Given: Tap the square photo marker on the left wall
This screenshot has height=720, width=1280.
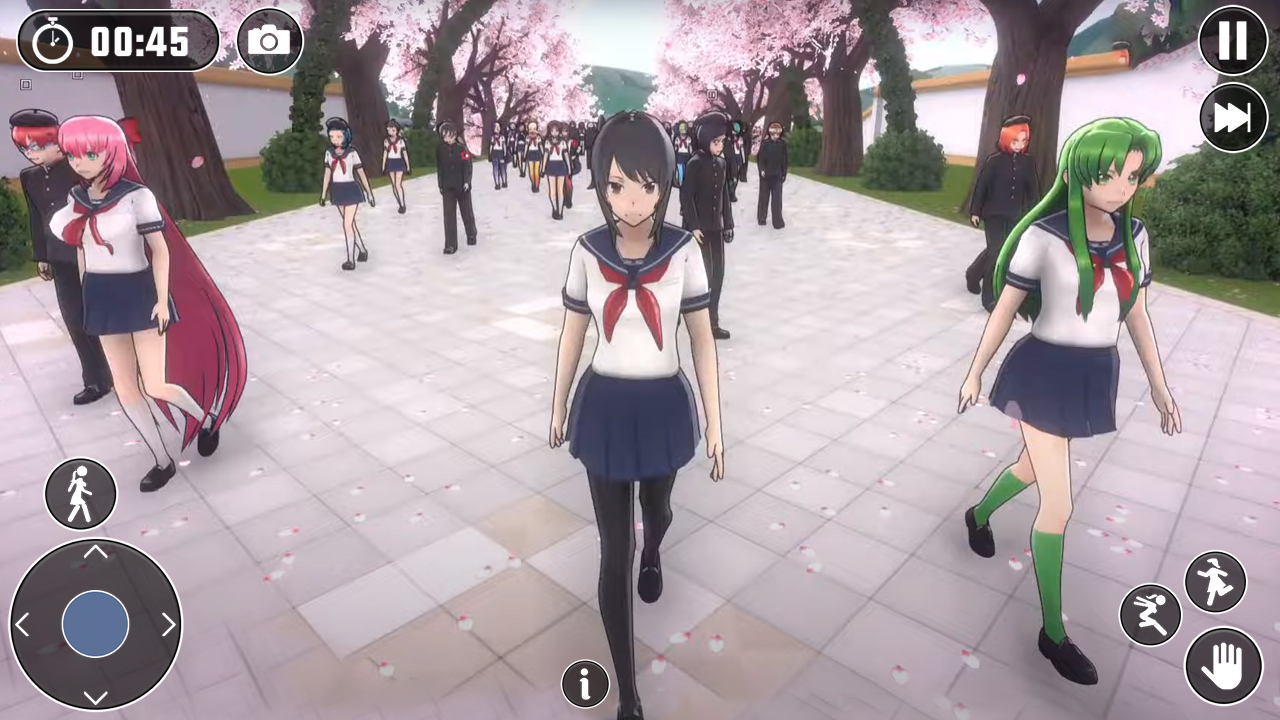Looking at the screenshot, I should click(x=26, y=84).
